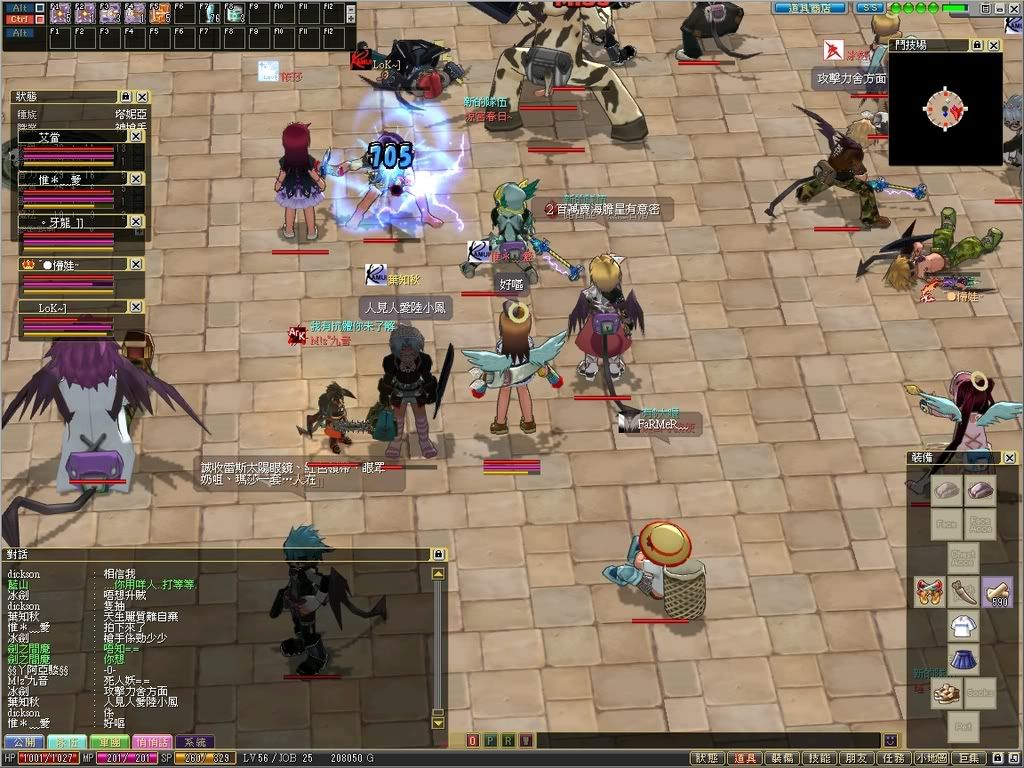The image size is (1024, 768).
Task: Switch to the 軍團 guild chat tab
Action: pos(109,742)
